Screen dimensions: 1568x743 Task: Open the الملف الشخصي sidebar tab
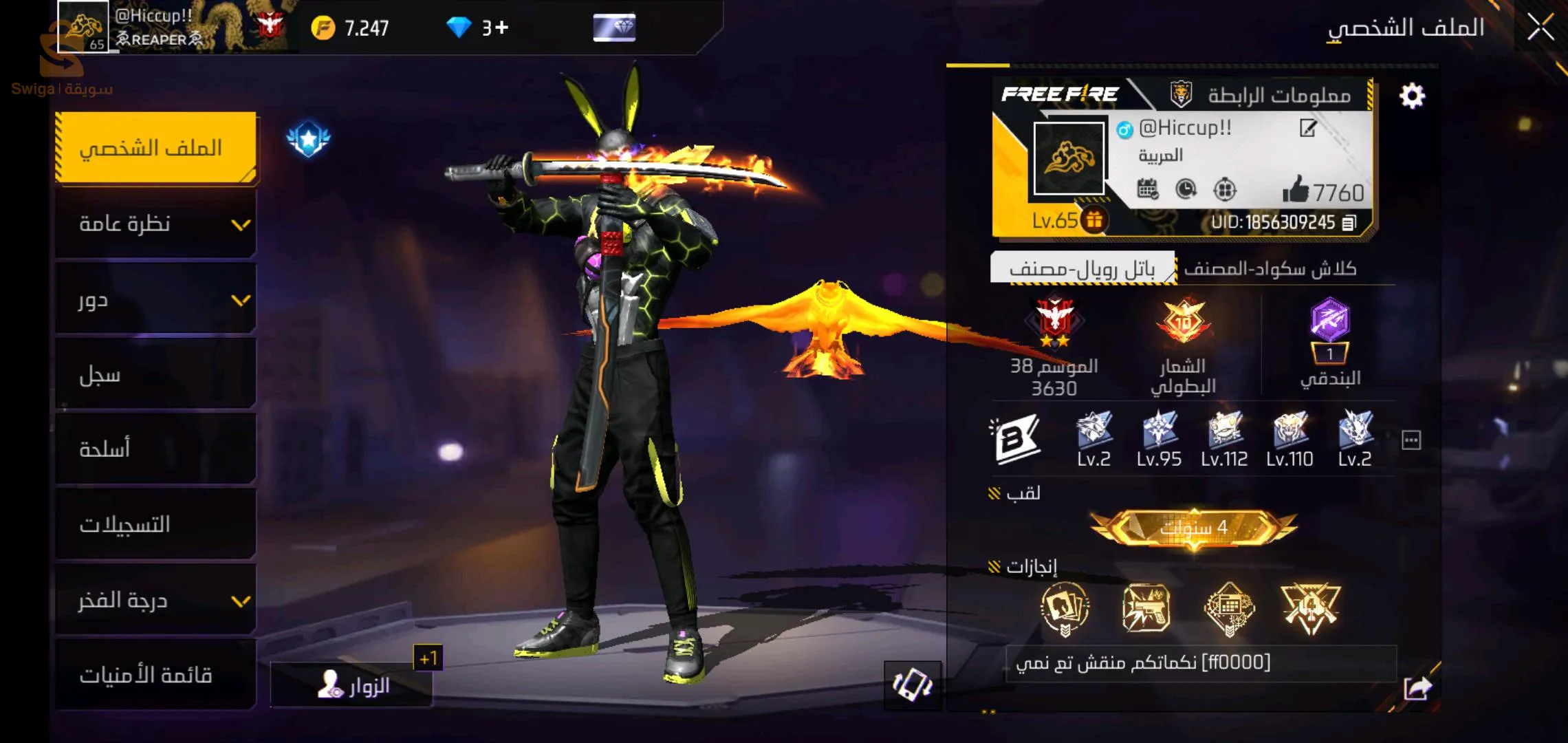click(x=156, y=147)
